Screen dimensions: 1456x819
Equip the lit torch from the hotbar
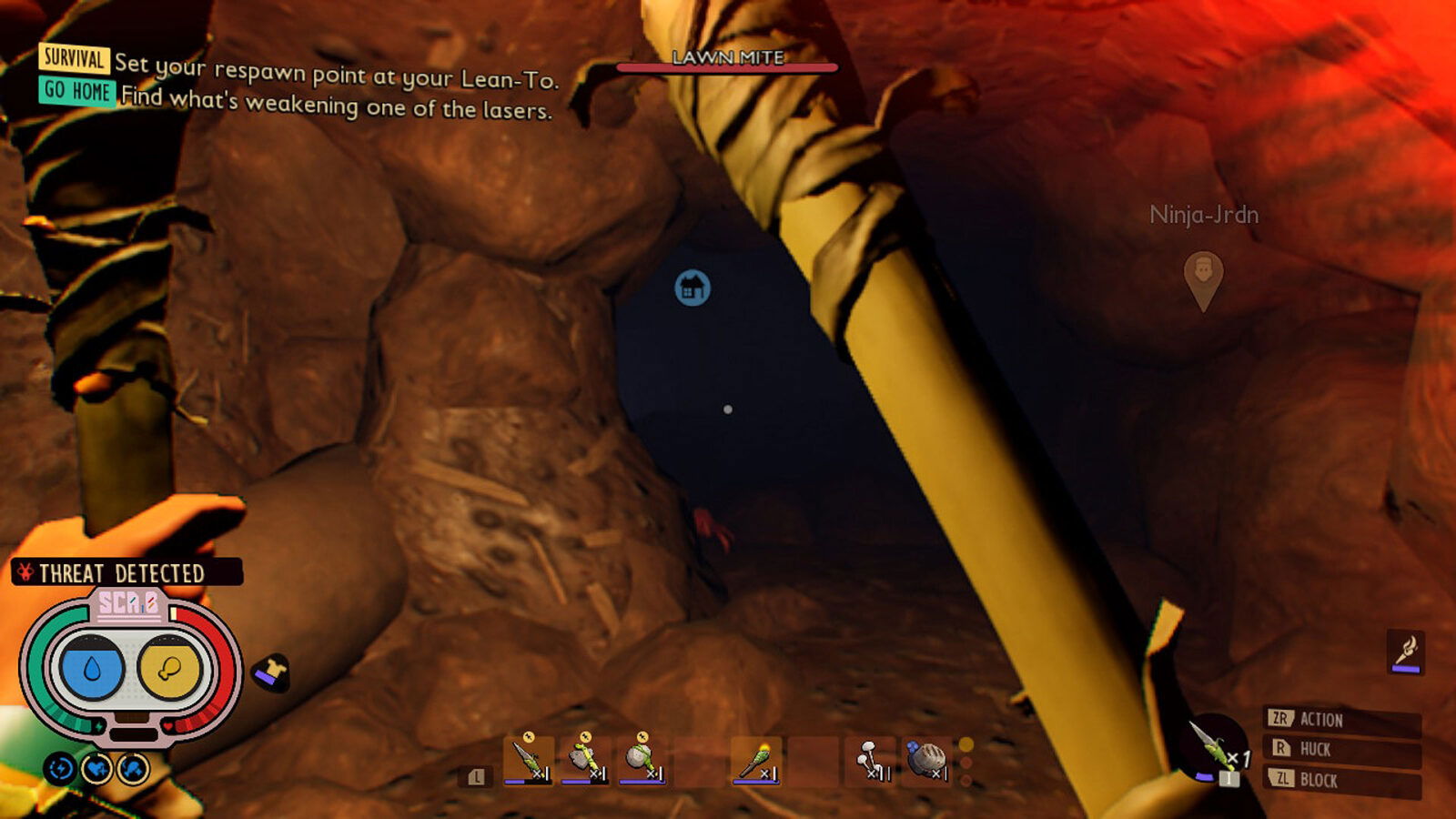pos(756,760)
